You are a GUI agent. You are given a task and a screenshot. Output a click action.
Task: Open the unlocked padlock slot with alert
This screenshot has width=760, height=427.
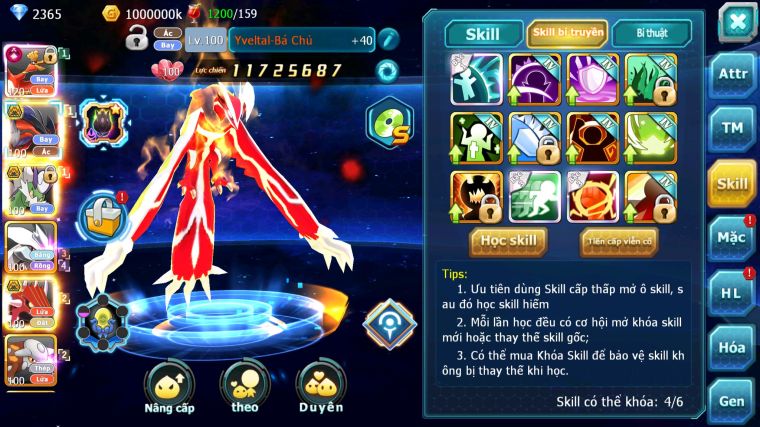102,212
